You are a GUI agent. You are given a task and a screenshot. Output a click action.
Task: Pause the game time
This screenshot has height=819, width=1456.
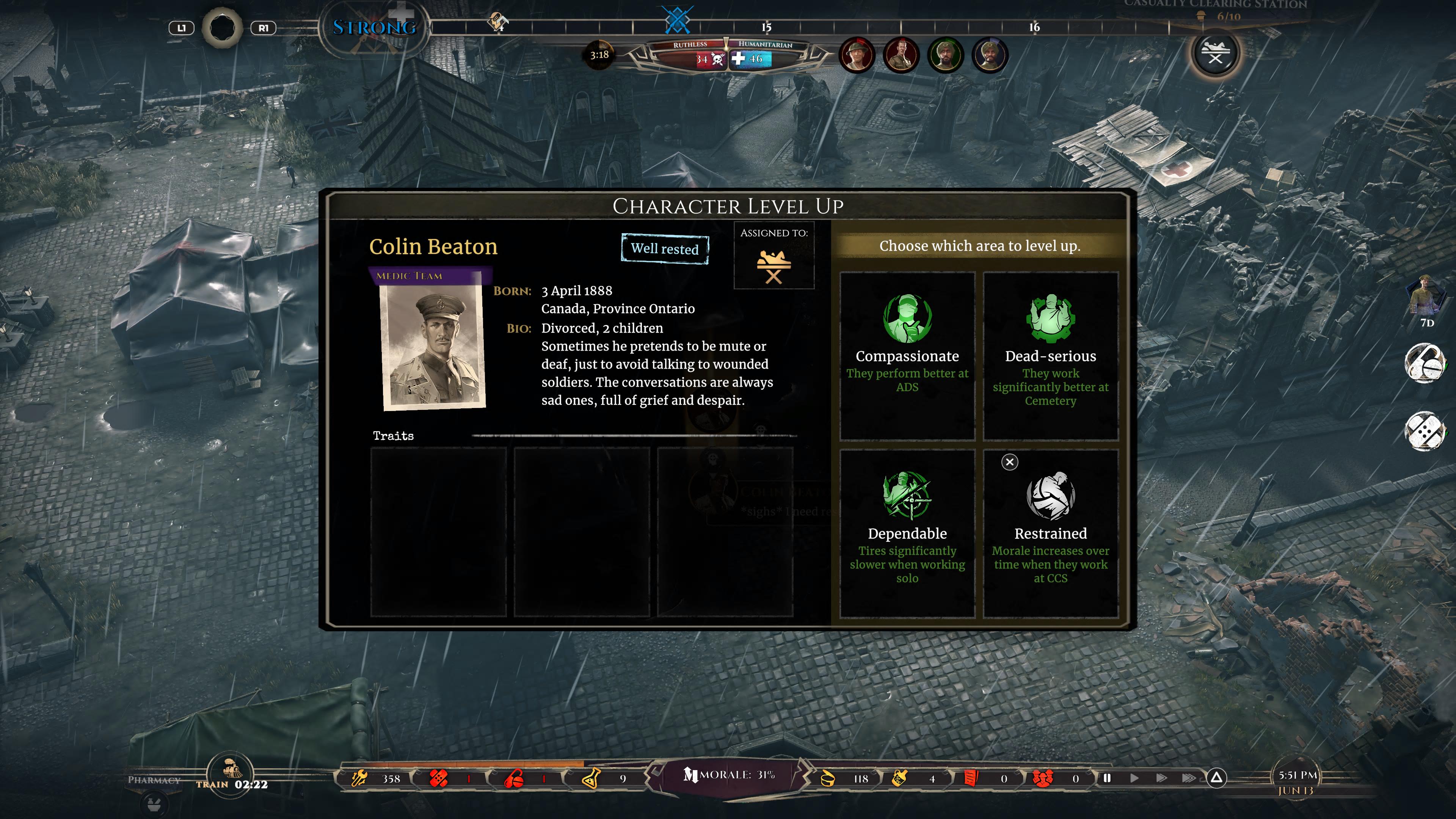[1107, 778]
